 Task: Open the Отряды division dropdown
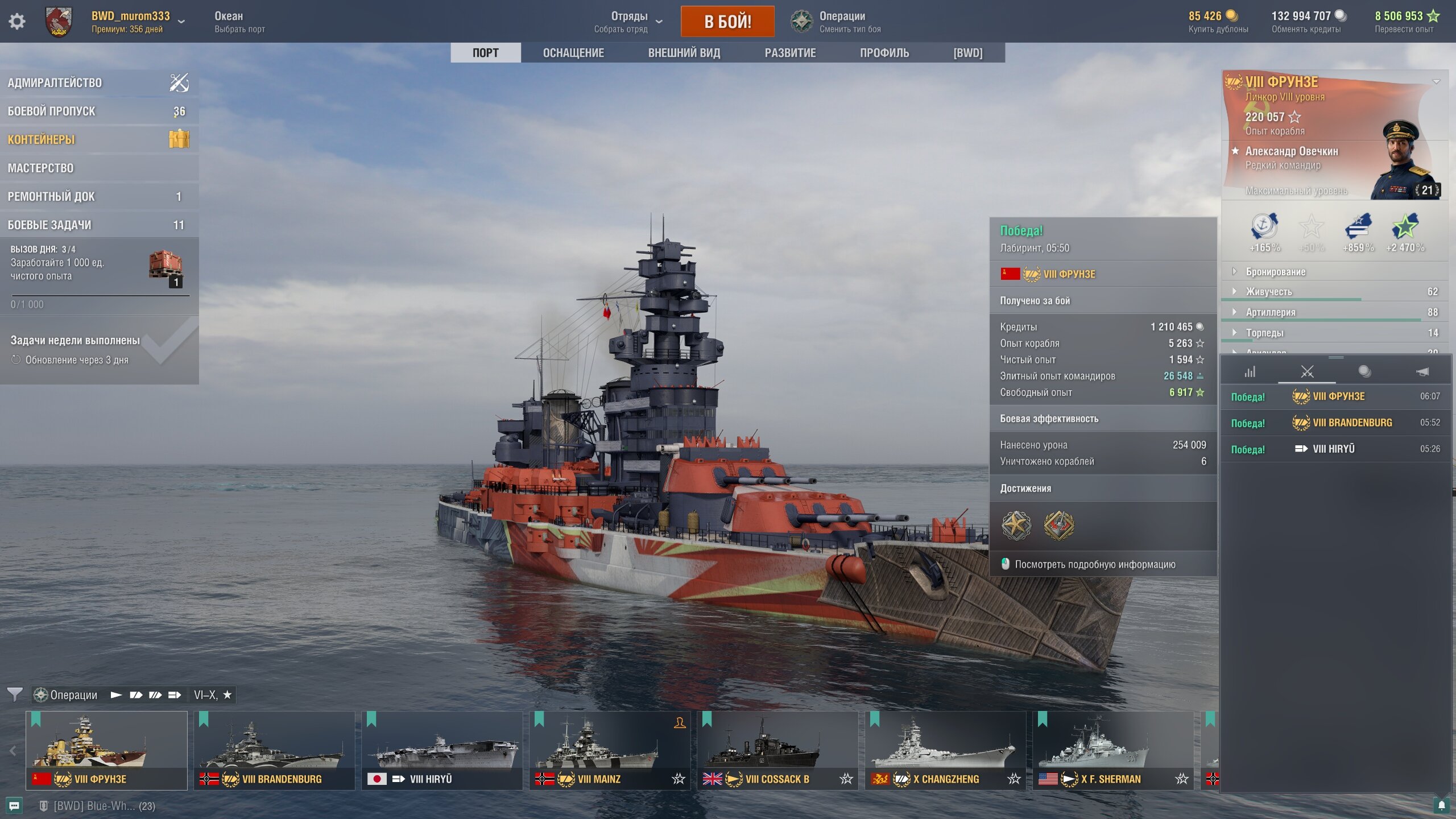[x=628, y=22]
